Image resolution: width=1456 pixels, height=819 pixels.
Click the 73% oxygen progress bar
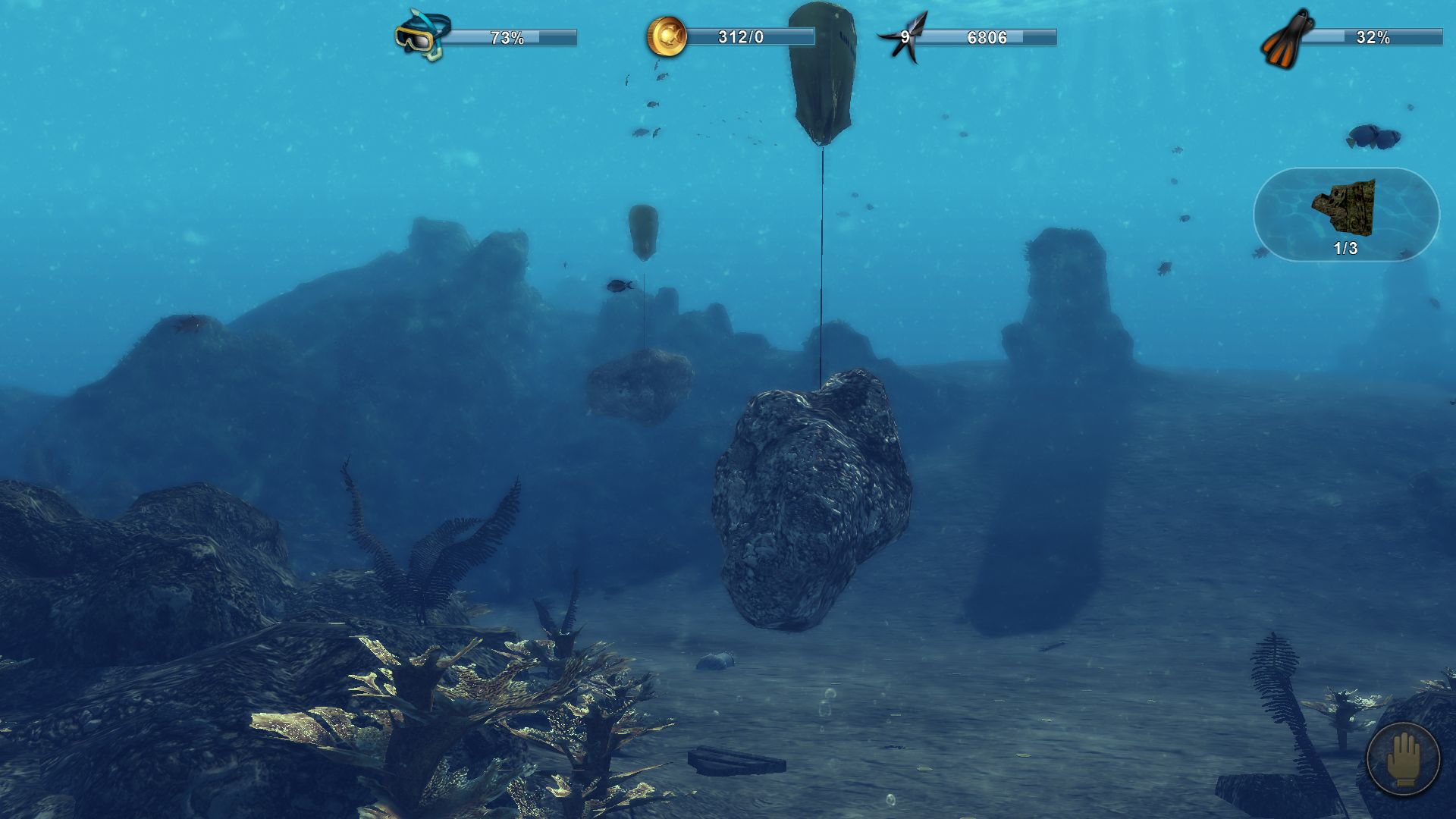pyautogui.click(x=508, y=35)
